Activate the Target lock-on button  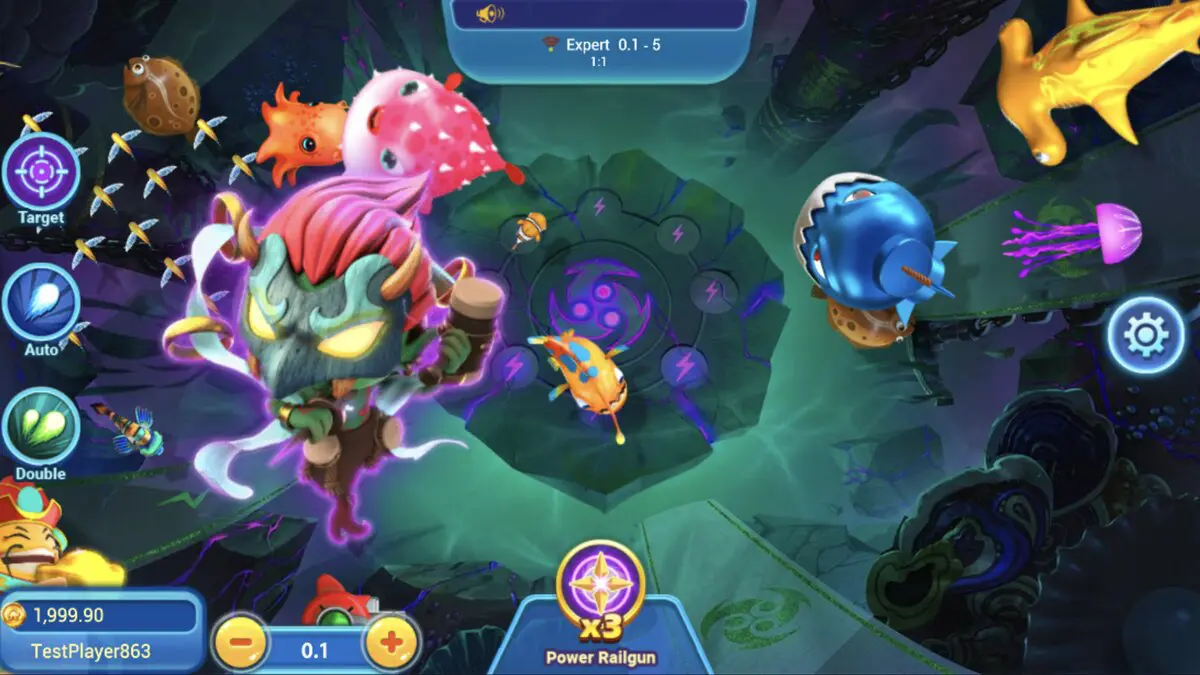click(41, 172)
